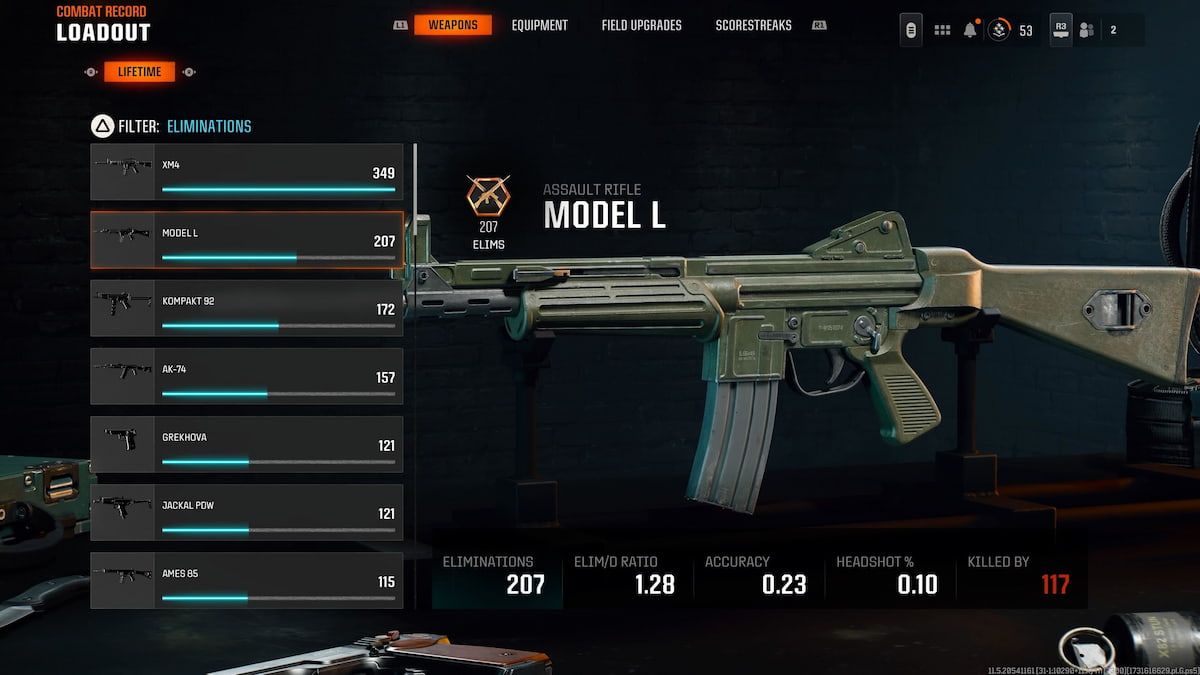Pick the AK-74 weapon row
The image size is (1200, 675).
[x=247, y=376]
